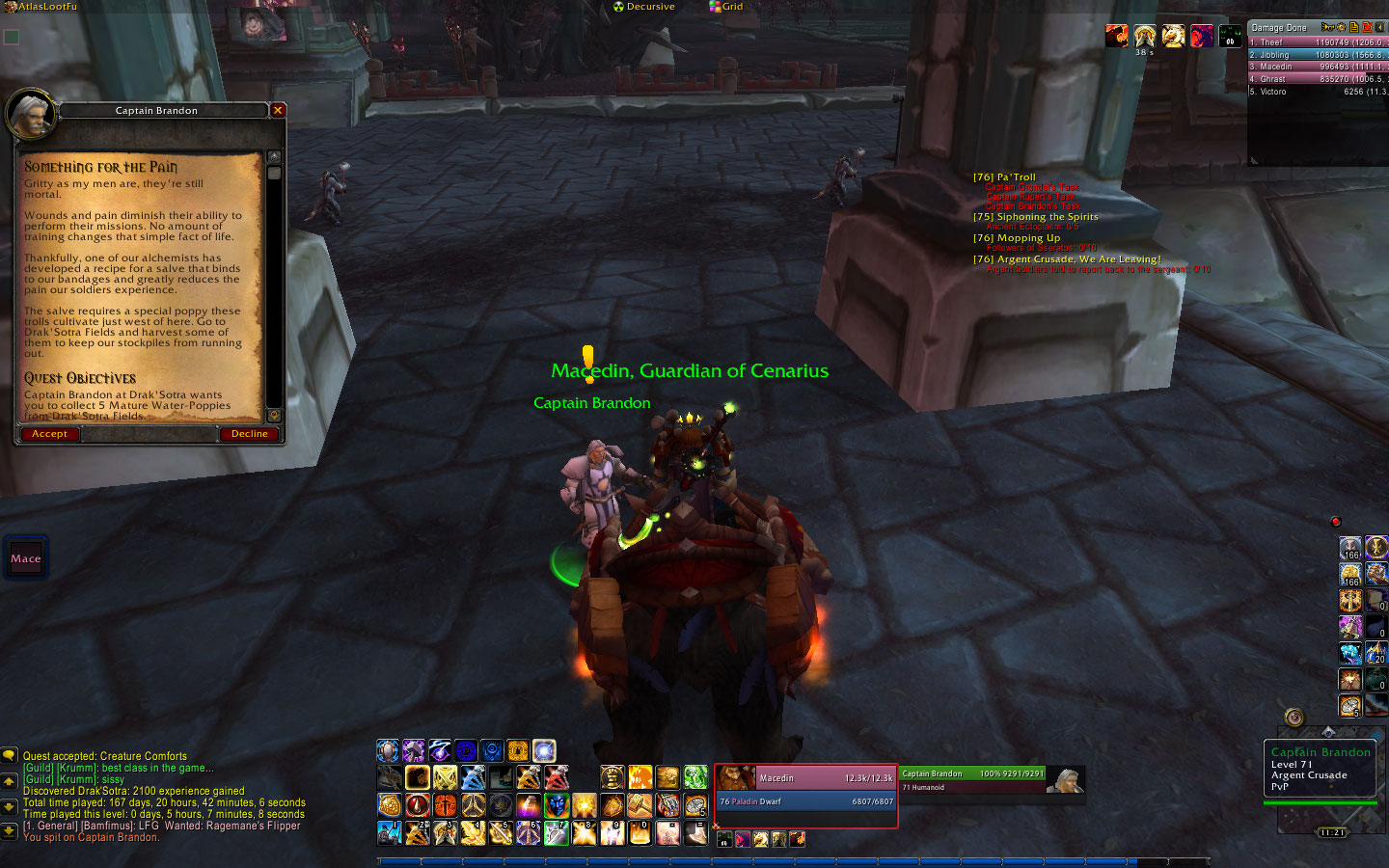Open the Grid addon entry
The width and height of the screenshot is (1389, 868).
726,7
